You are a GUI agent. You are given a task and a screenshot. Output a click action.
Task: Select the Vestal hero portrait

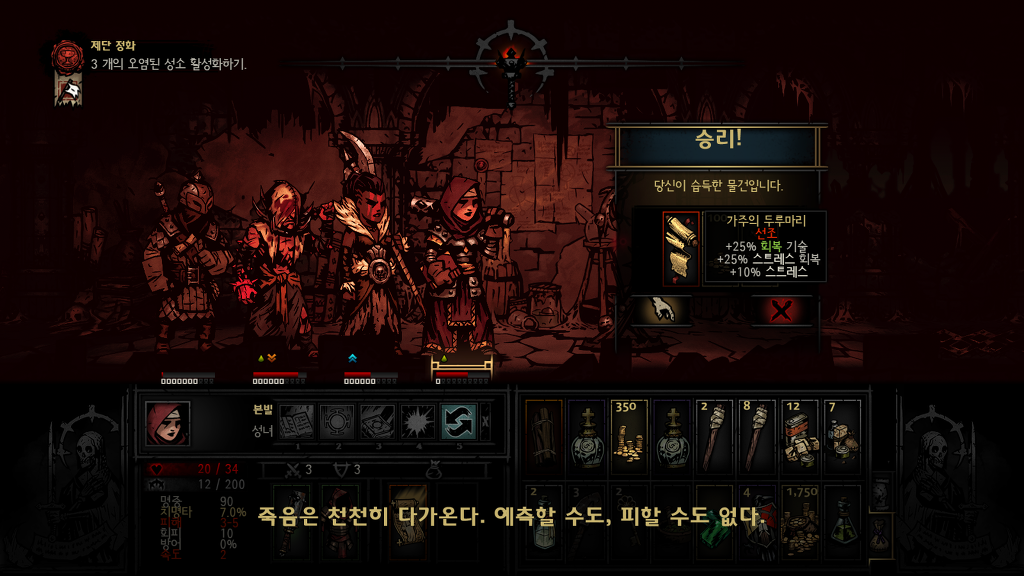[167, 423]
